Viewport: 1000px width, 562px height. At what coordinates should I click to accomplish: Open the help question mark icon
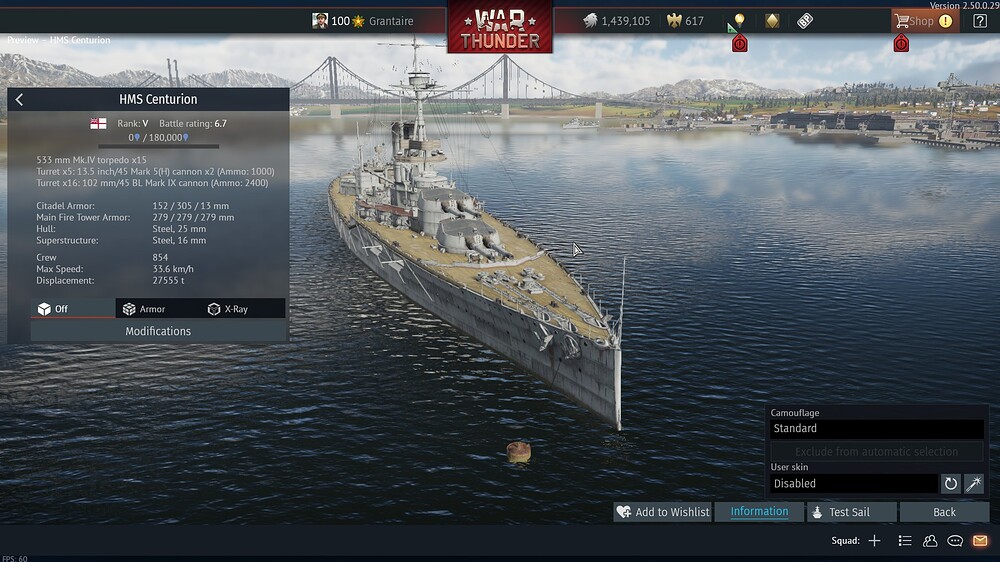coord(979,21)
